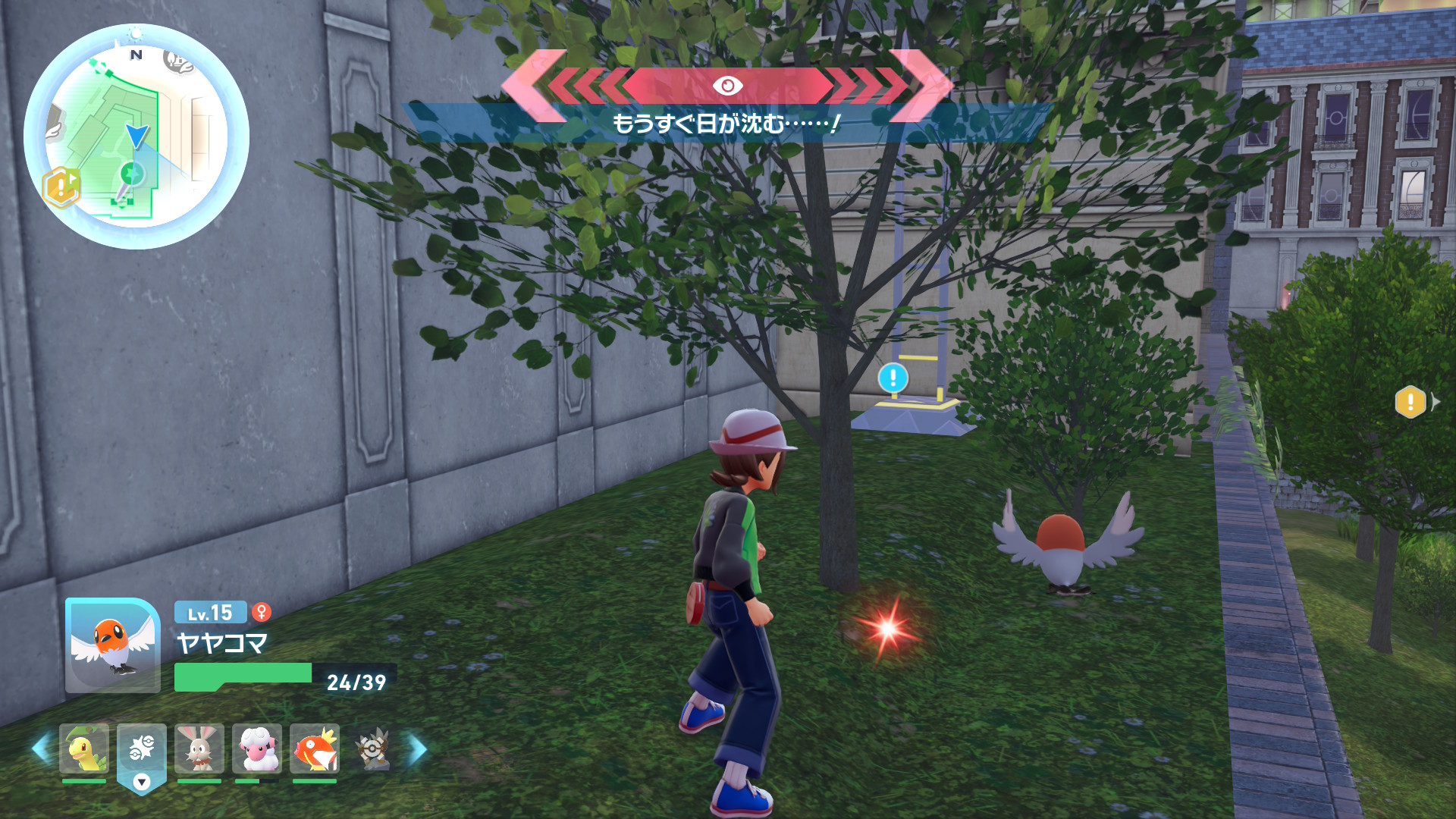Choose the active sent-out Pokémon slot
Viewport: 1456px width, 819px height.
[142, 749]
